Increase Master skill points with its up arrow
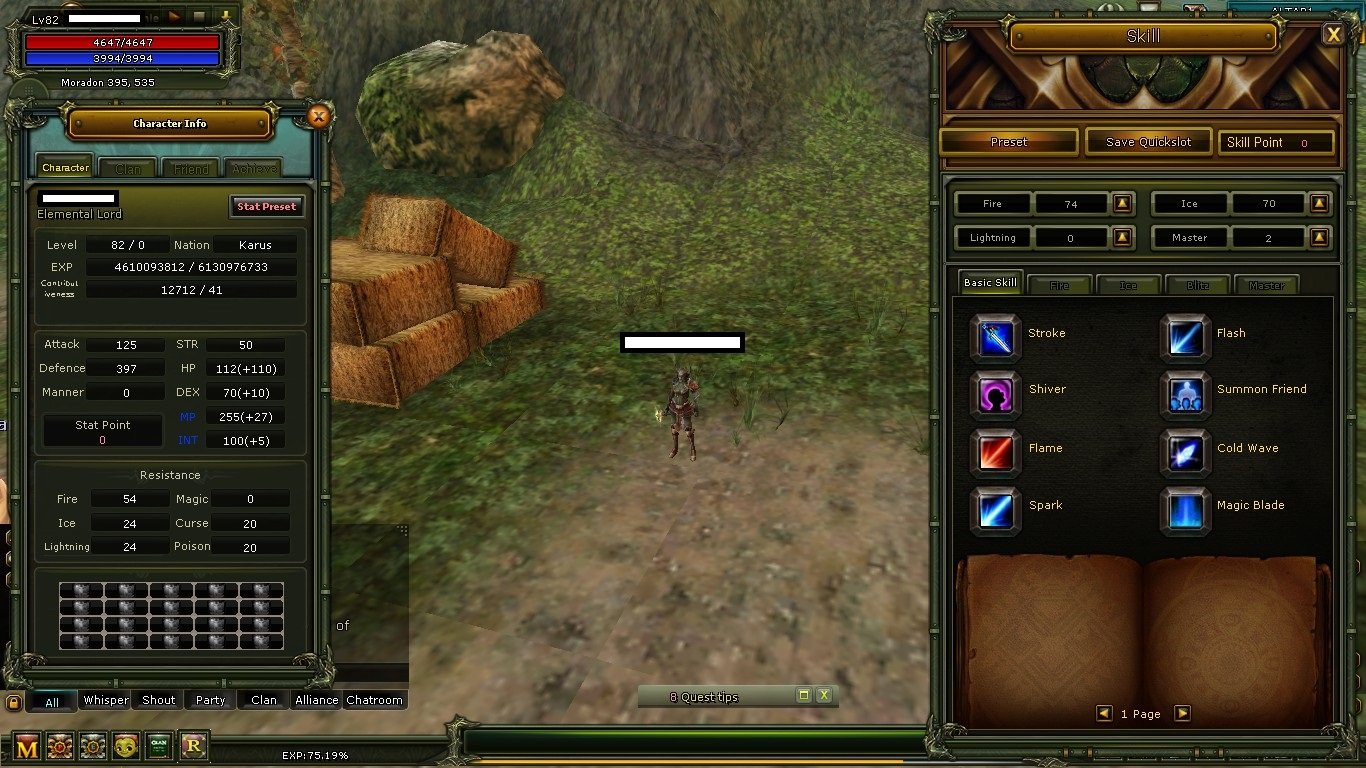 pos(1320,237)
